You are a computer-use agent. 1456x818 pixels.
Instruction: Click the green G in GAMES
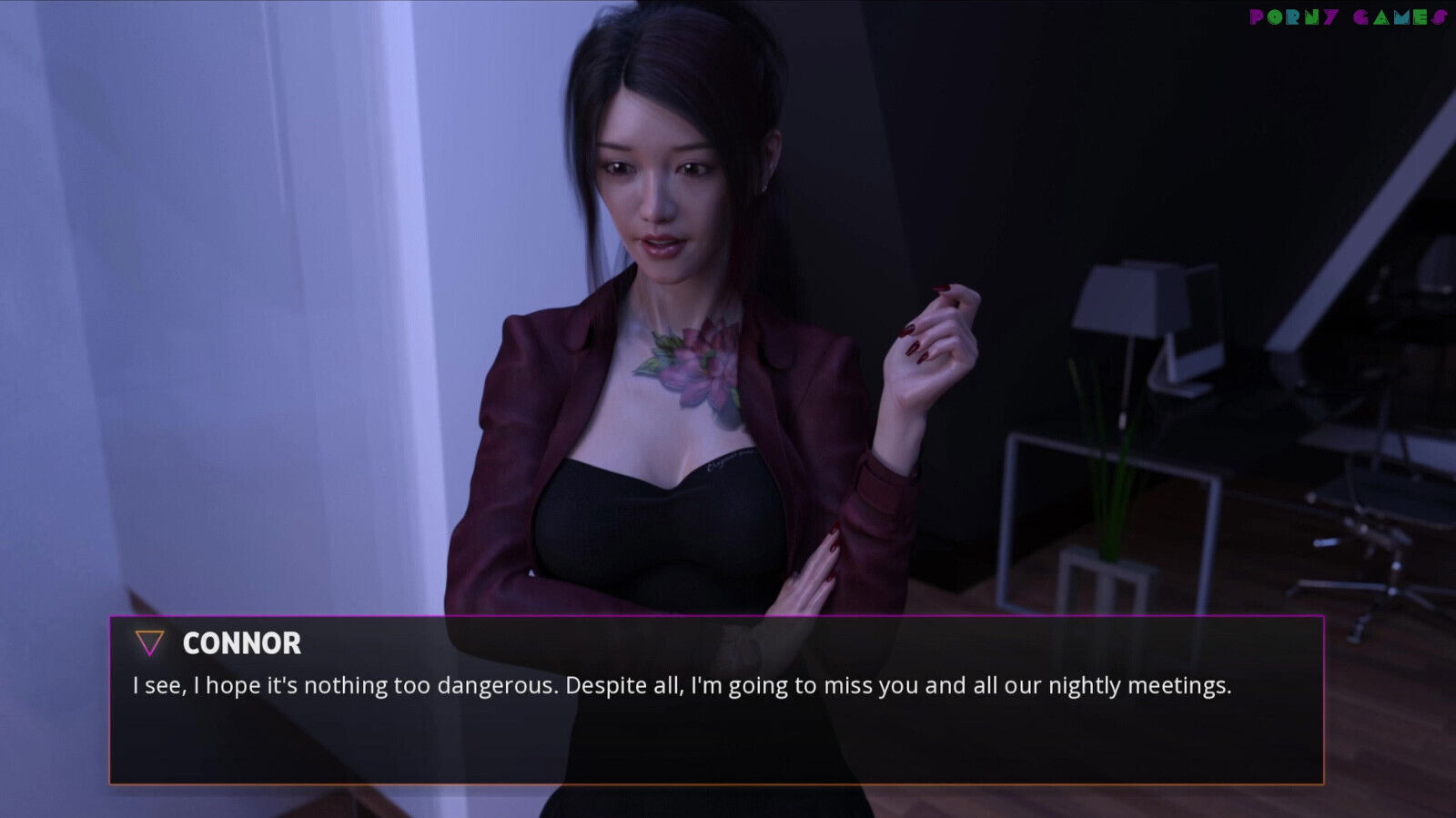(1362, 15)
